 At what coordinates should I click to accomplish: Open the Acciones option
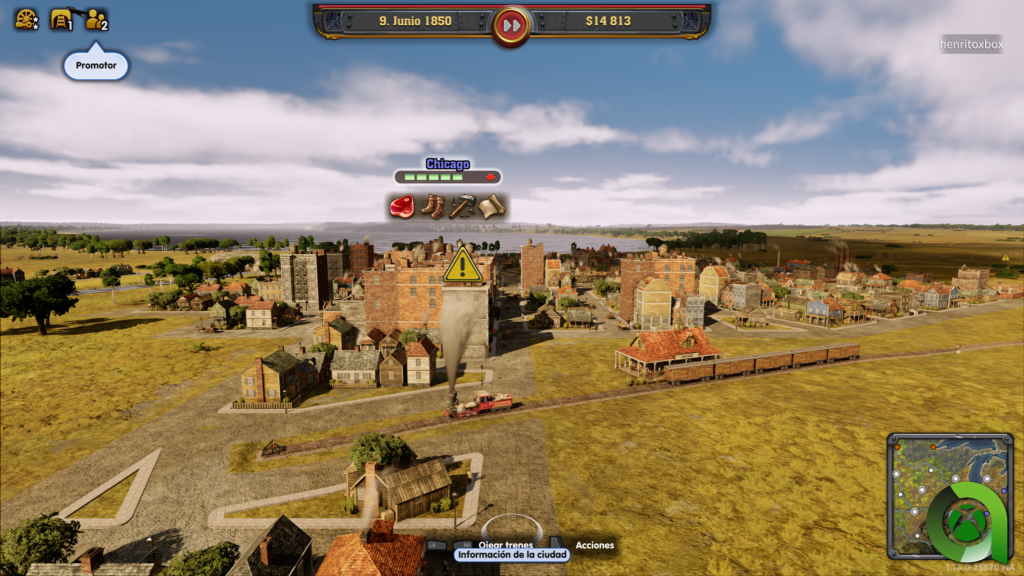pos(595,545)
